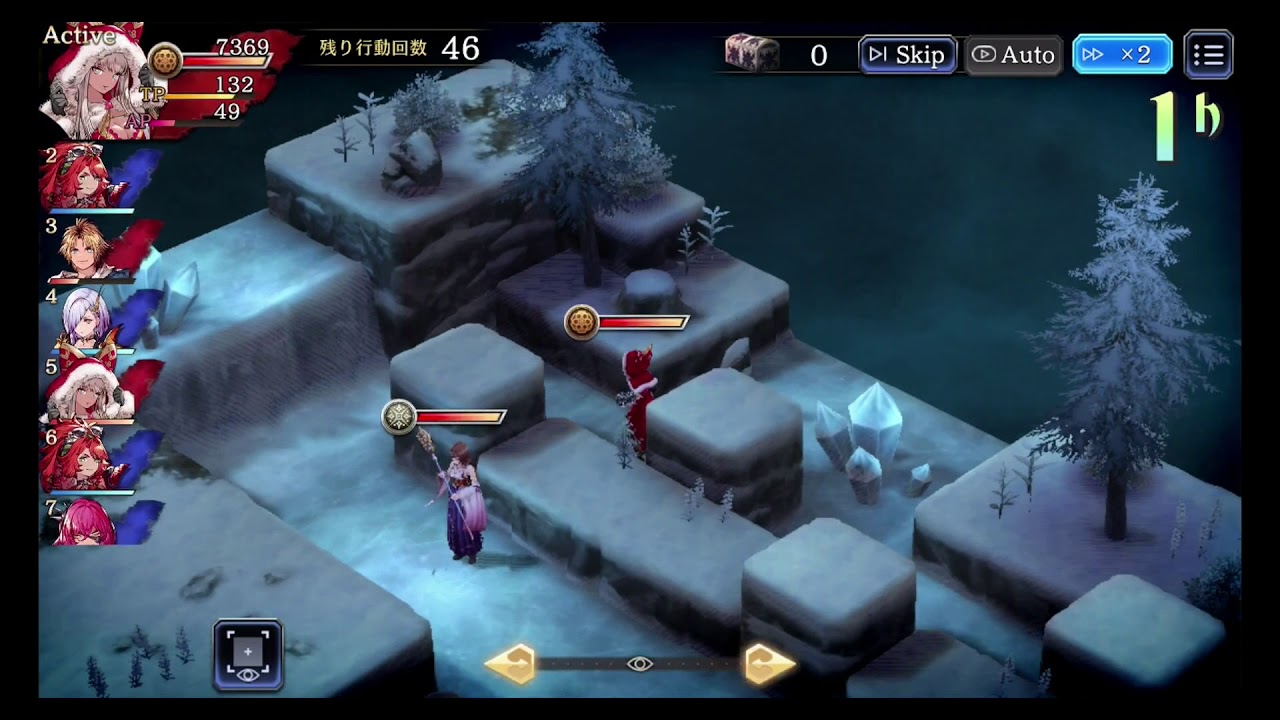Toggle Auto battle mode

tap(1013, 55)
